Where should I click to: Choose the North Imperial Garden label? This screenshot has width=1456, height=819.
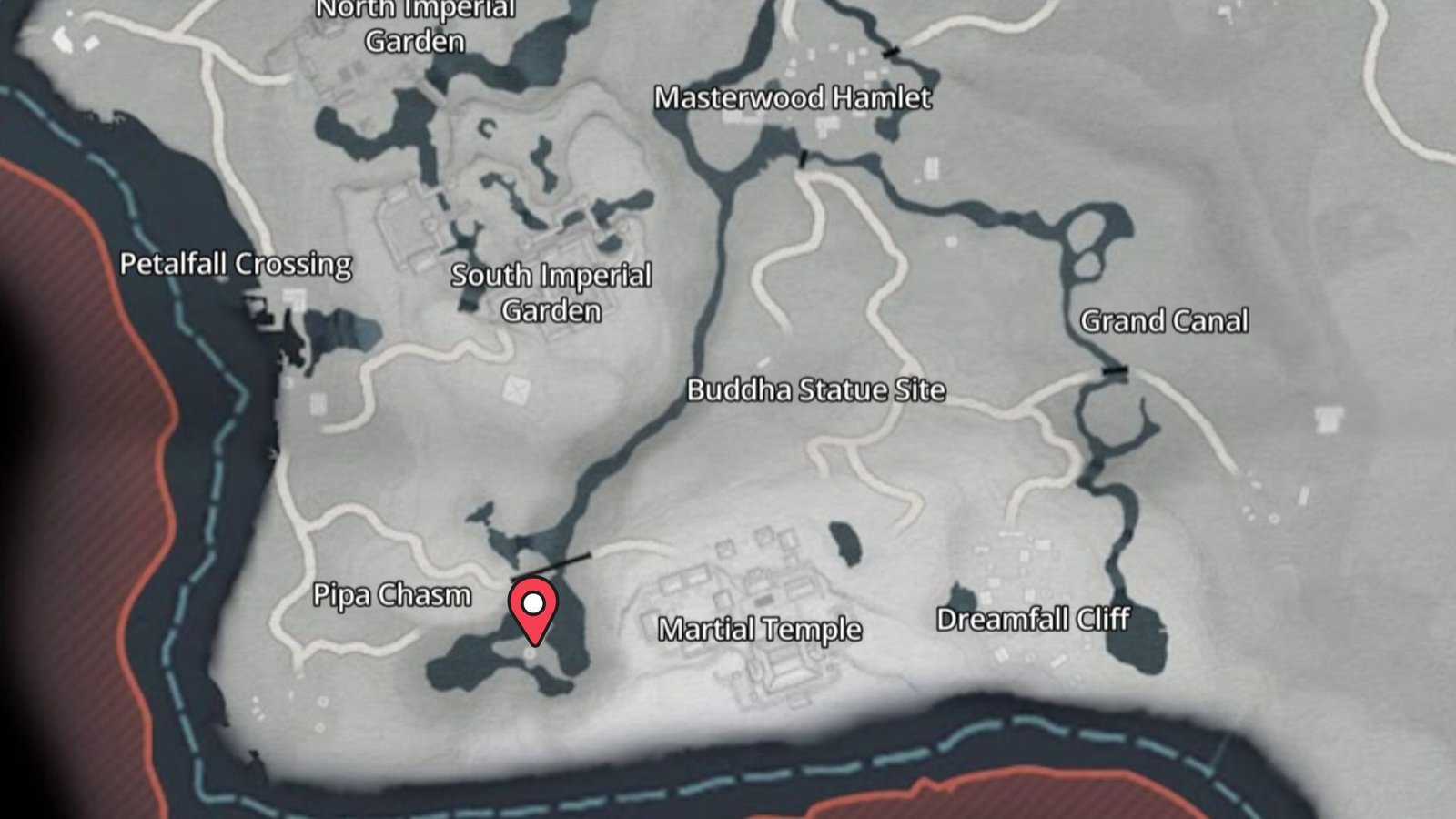pos(416,25)
